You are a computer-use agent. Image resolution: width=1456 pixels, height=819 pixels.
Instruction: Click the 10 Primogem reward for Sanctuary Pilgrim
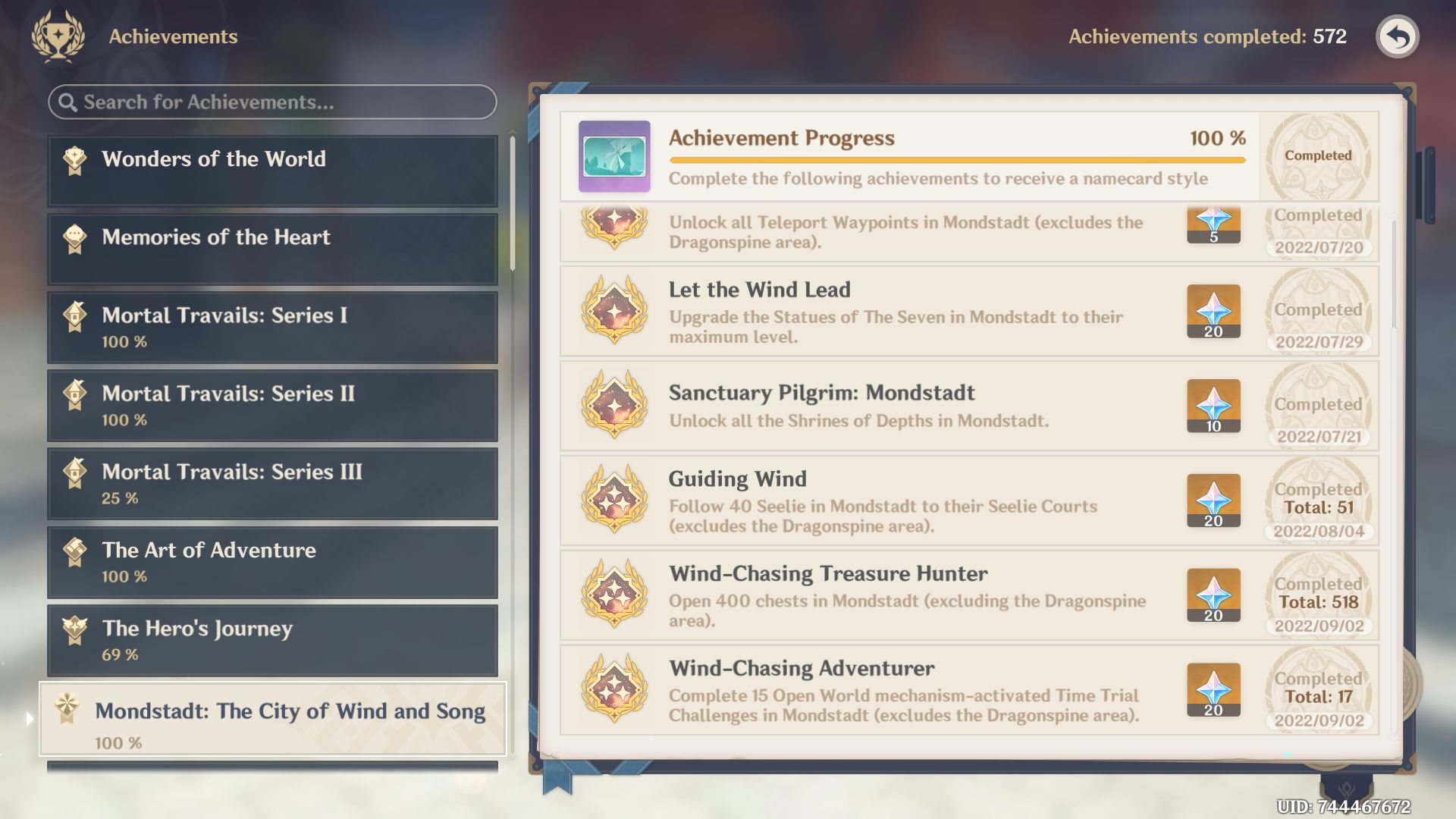[x=1213, y=406]
